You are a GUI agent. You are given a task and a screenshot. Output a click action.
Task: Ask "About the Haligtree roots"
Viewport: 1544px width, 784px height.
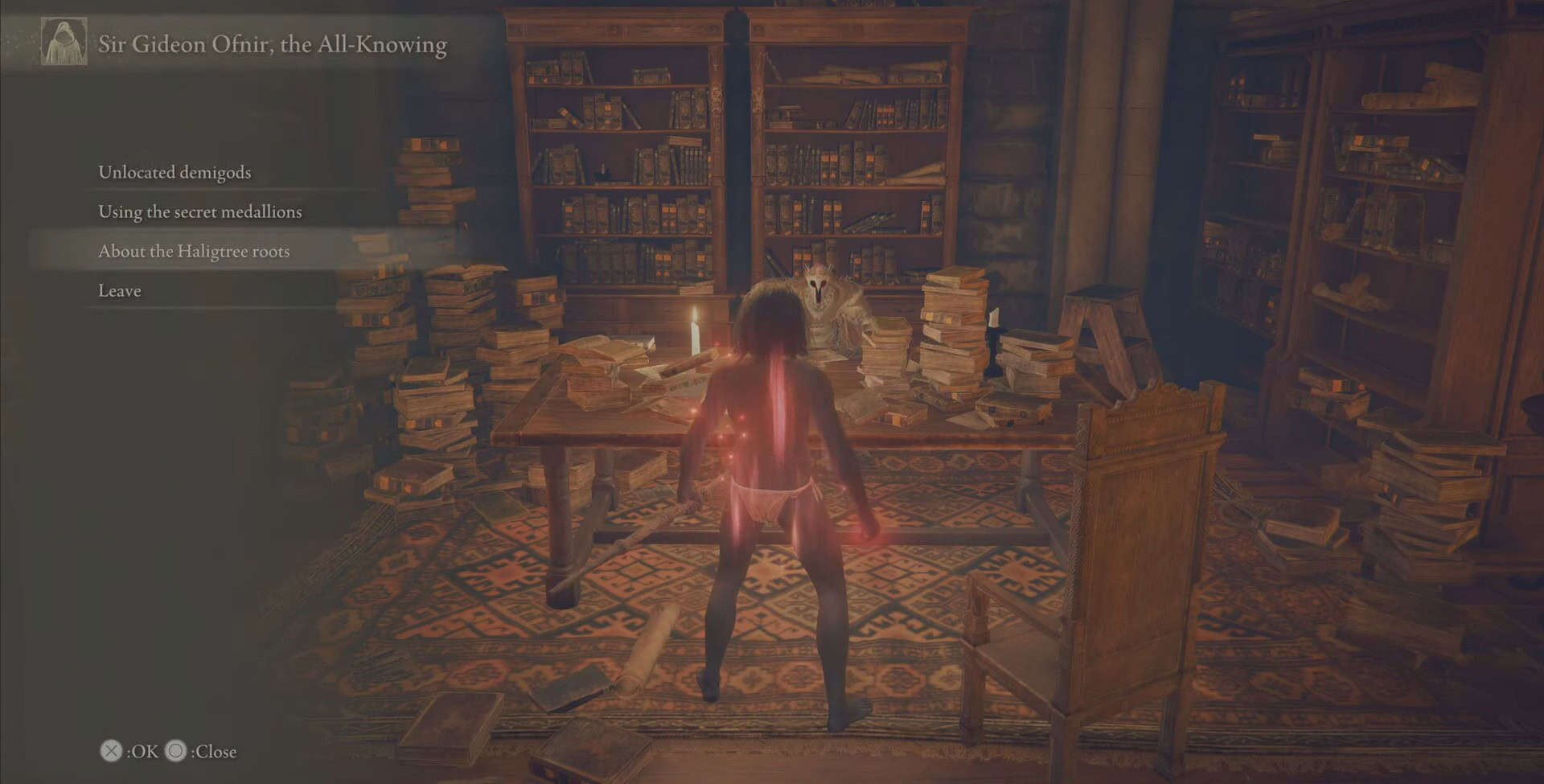tap(194, 251)
